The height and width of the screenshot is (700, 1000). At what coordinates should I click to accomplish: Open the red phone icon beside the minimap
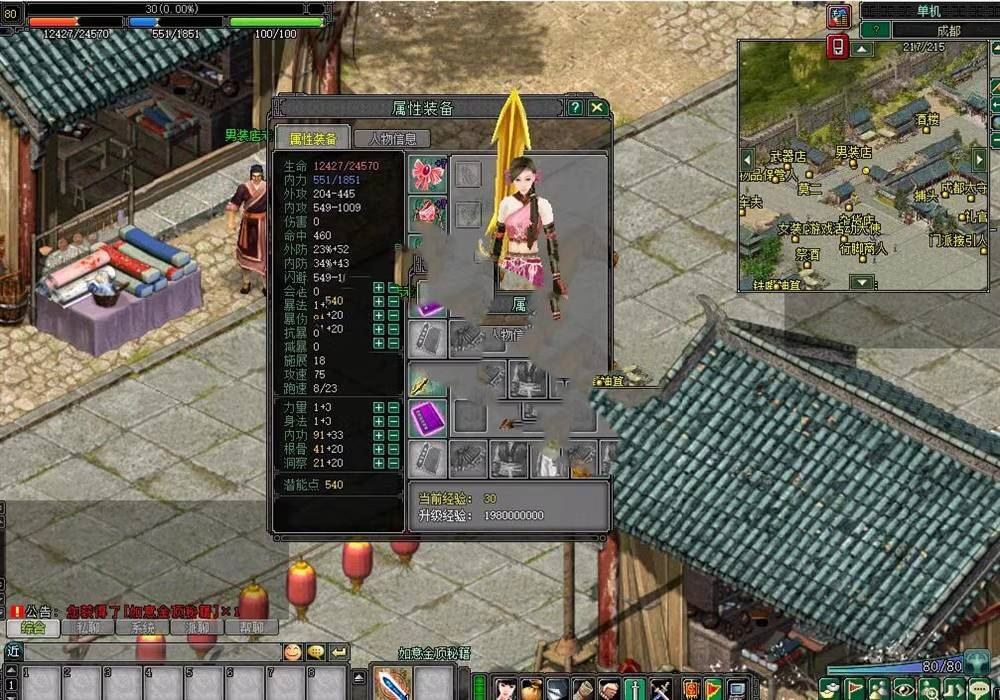(x=838, y=46)
